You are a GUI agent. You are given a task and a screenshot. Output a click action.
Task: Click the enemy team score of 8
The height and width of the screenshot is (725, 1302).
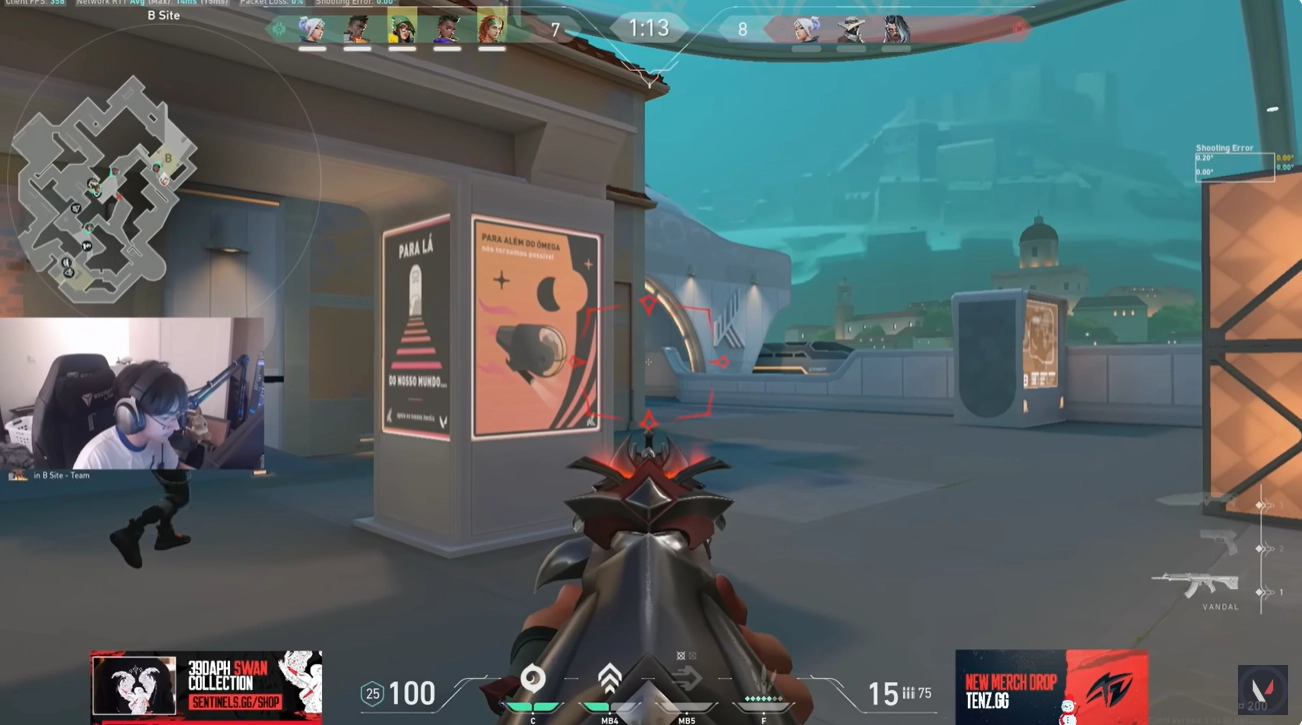click(742, 28)
